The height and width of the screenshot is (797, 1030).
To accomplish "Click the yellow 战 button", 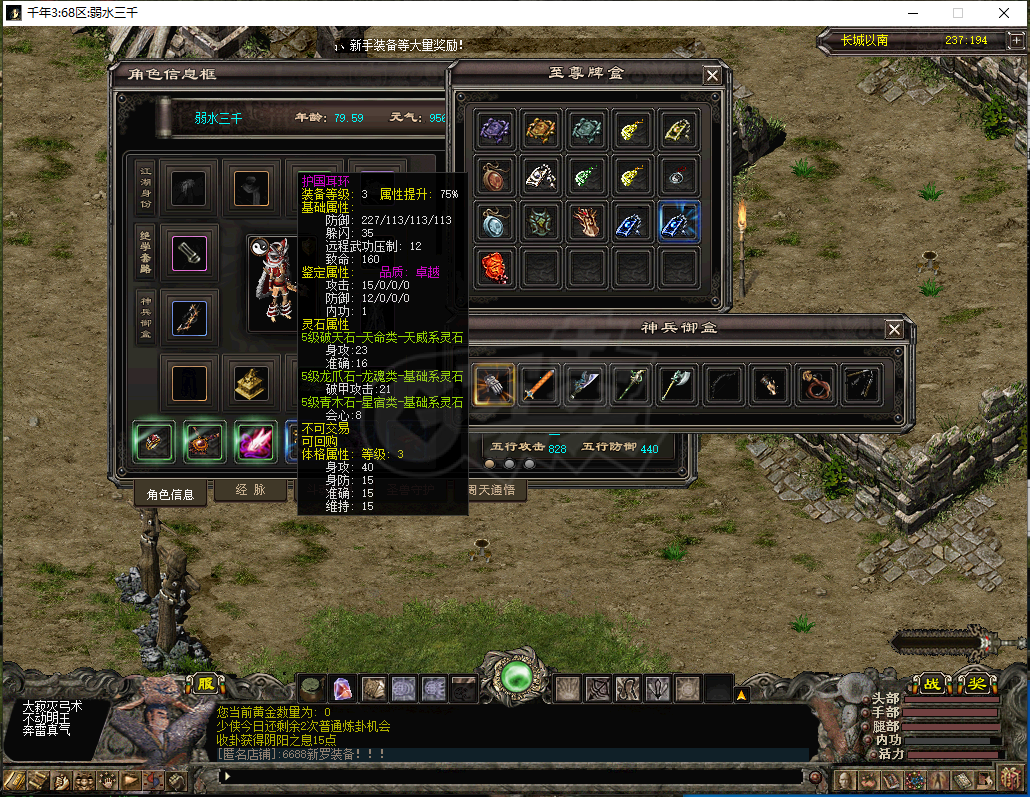I will tap(932, 684).
